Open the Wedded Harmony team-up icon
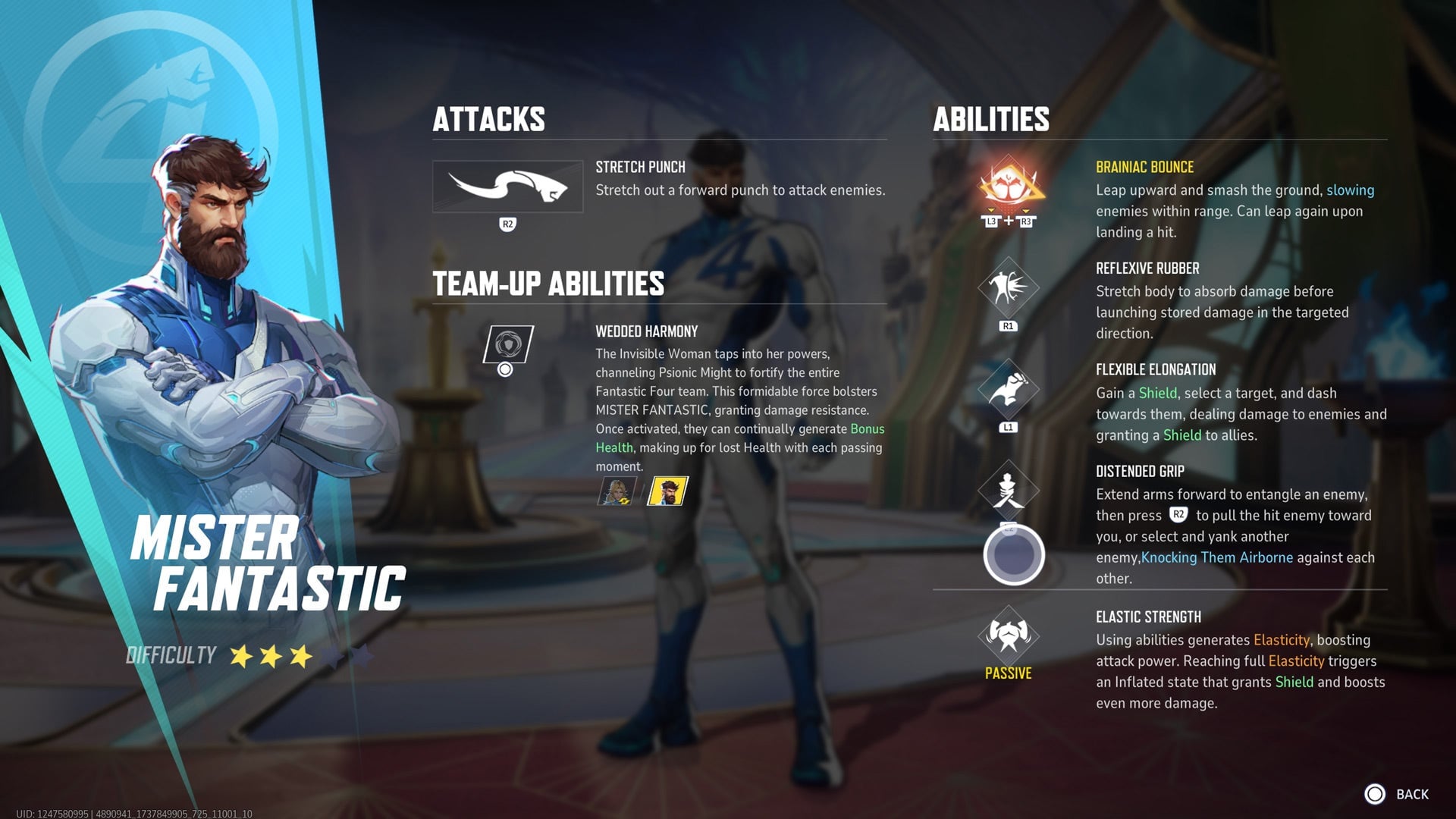1456x819 pixels. pyautogui.click(x=509, y=343)
